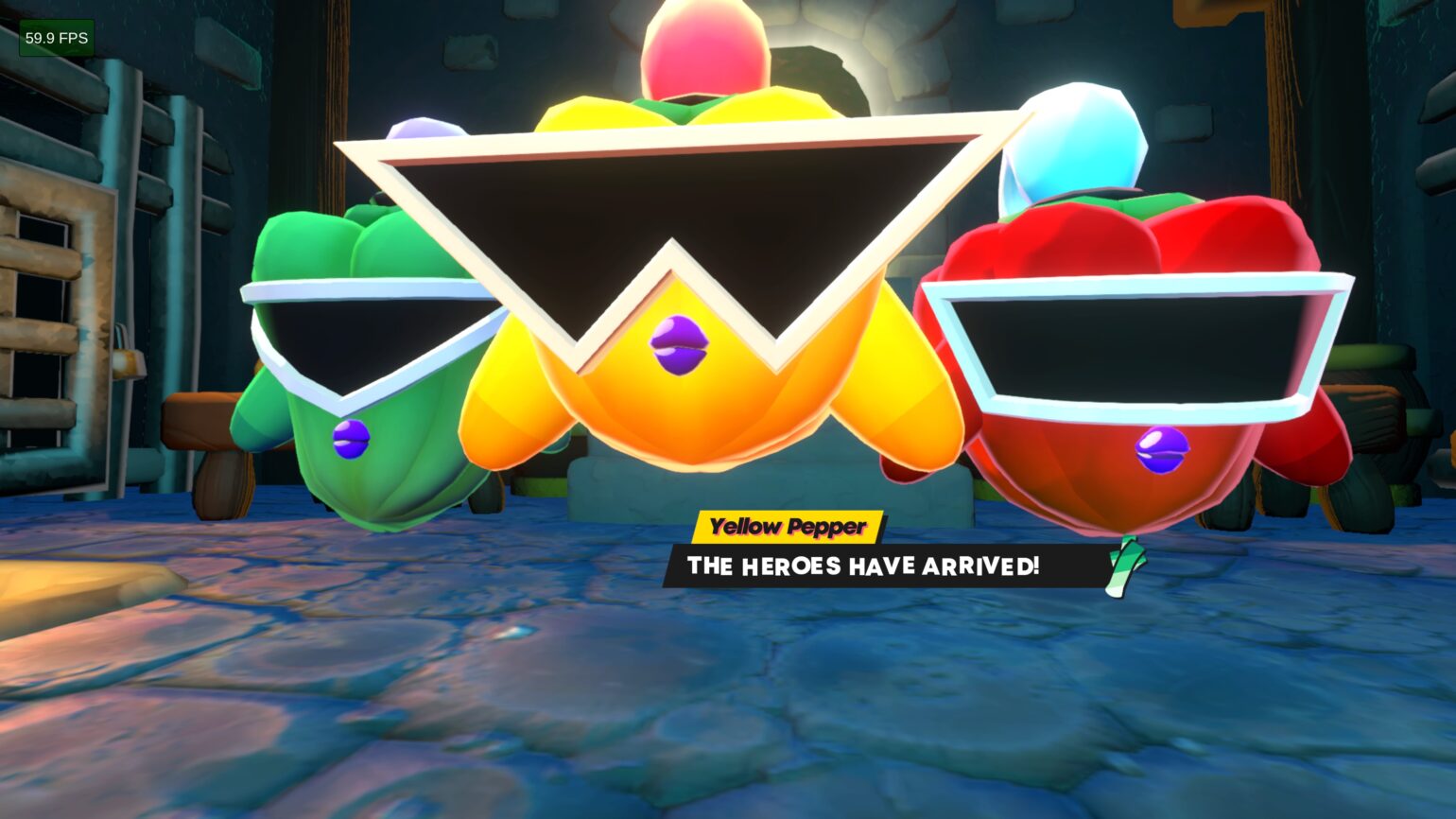Click the 59.9 FPS counter overlay
Viewport: 1456px width, 819px height.
pyautogui.click(x=56, y=38)
